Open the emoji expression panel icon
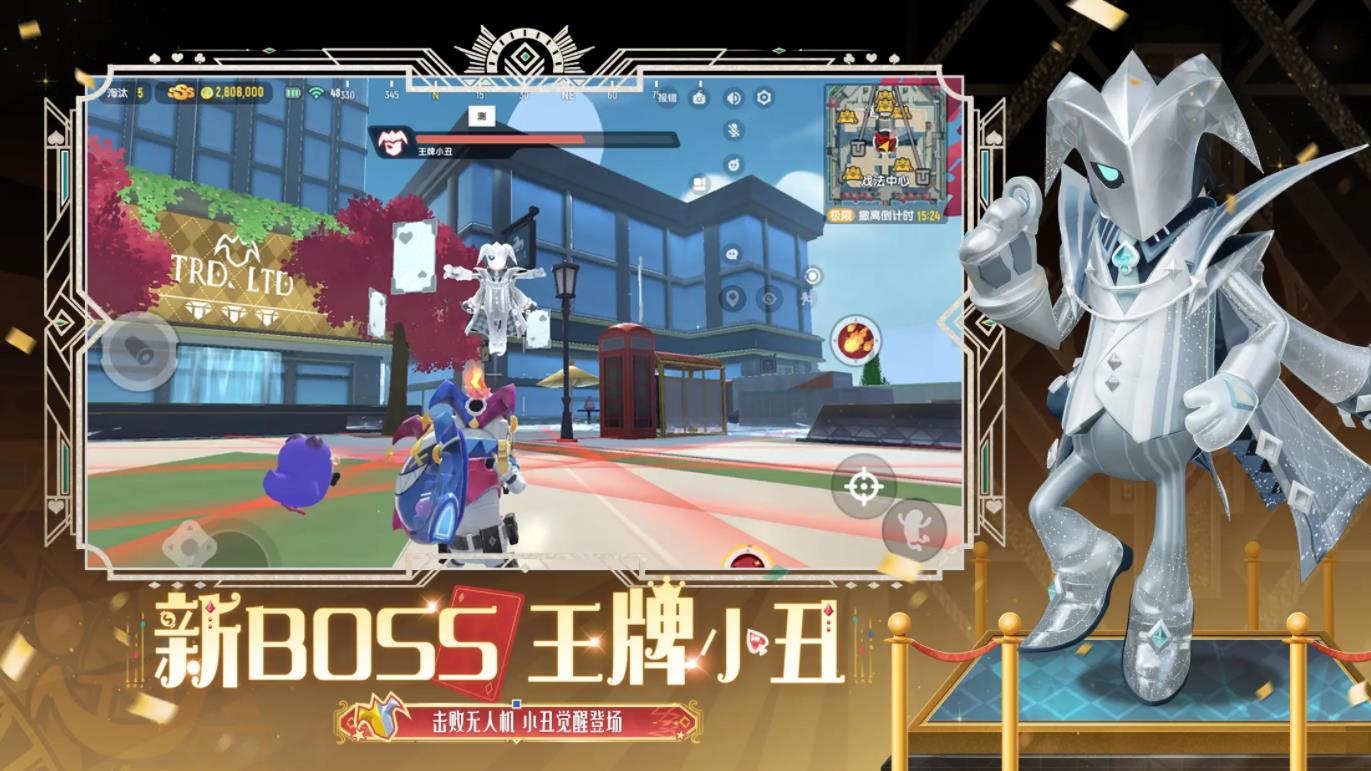The width and height of the screenshot is (1371, 771). 732,166
